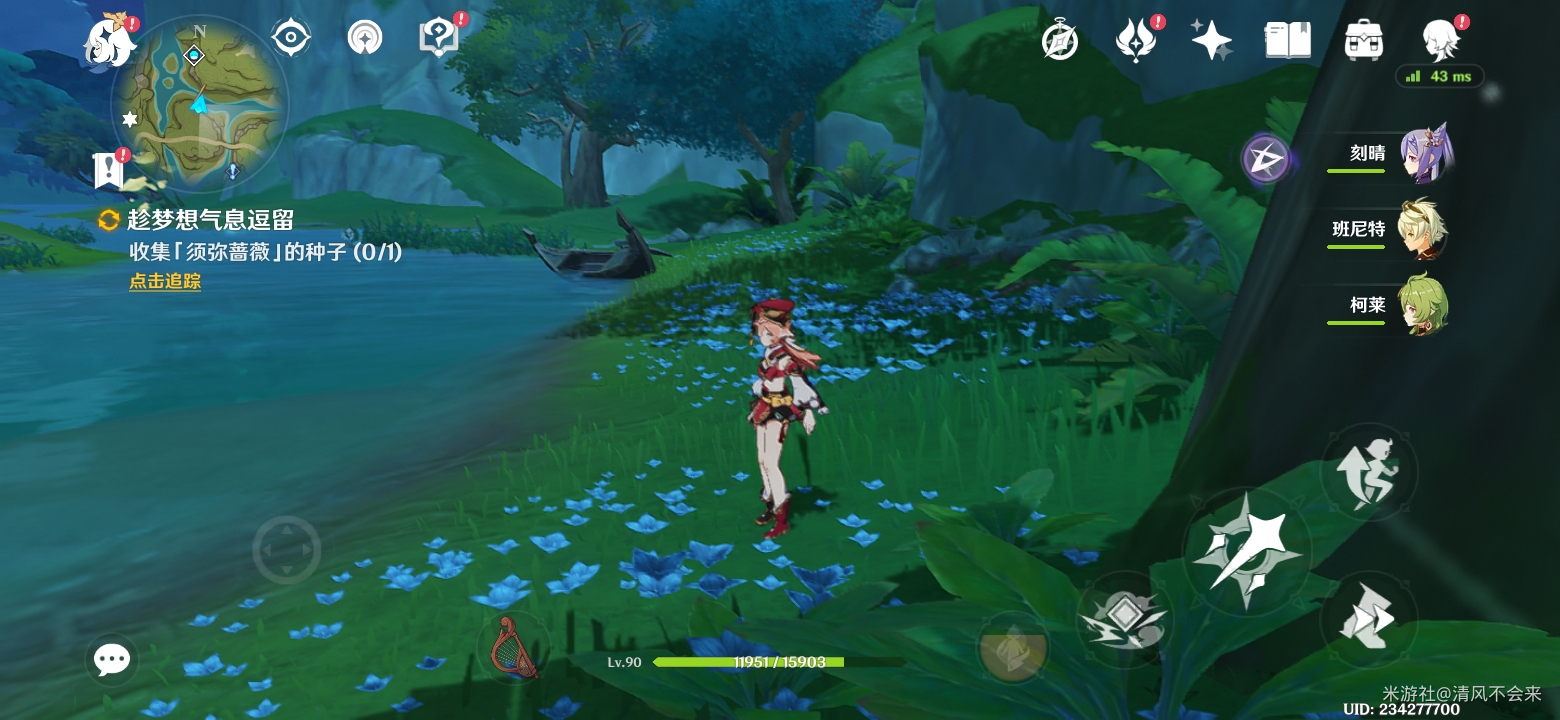Open the compass events icon
1560x720 pixels.
1059,41
